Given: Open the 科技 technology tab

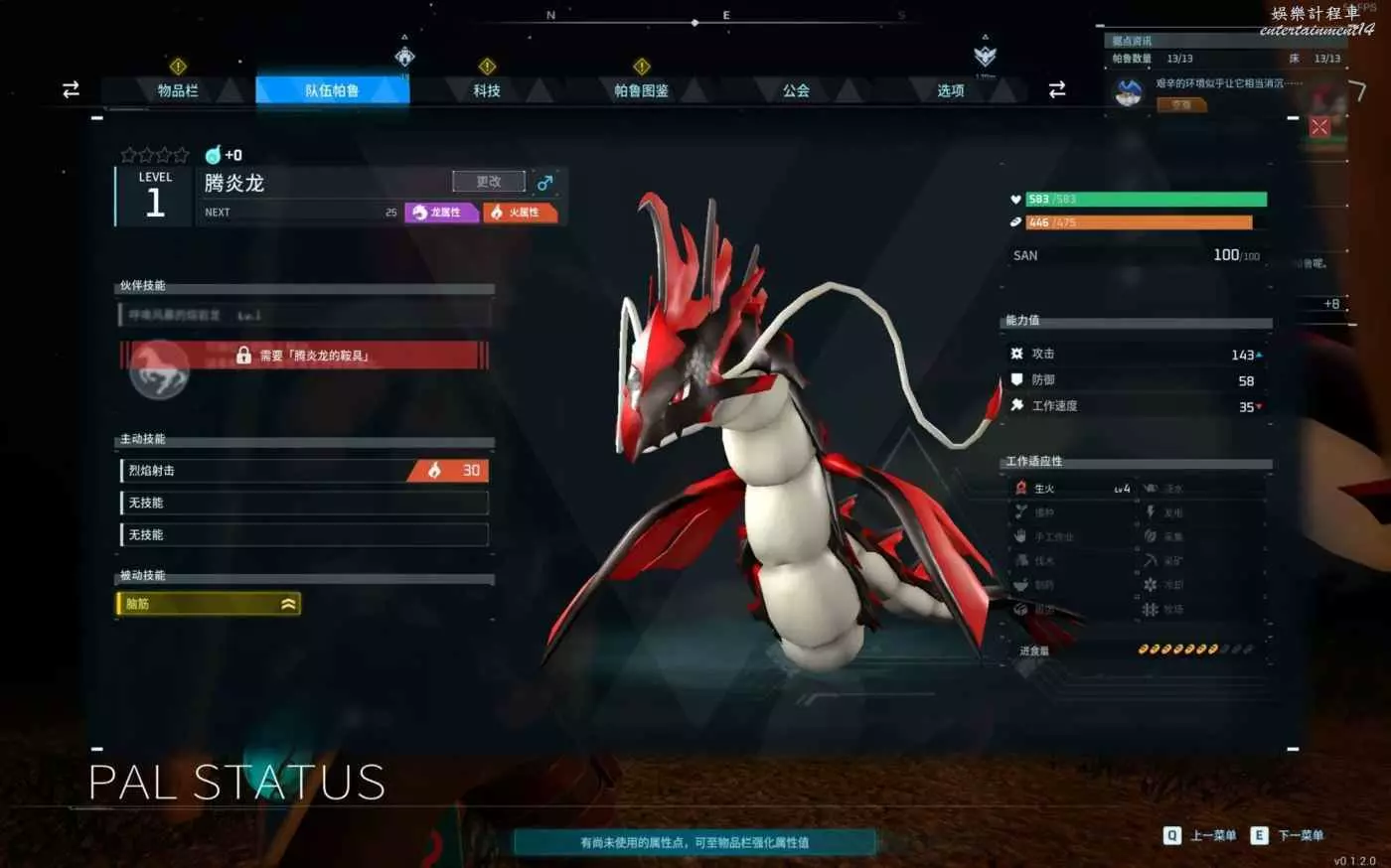Looking at the screenshot, I should (487, 90).
